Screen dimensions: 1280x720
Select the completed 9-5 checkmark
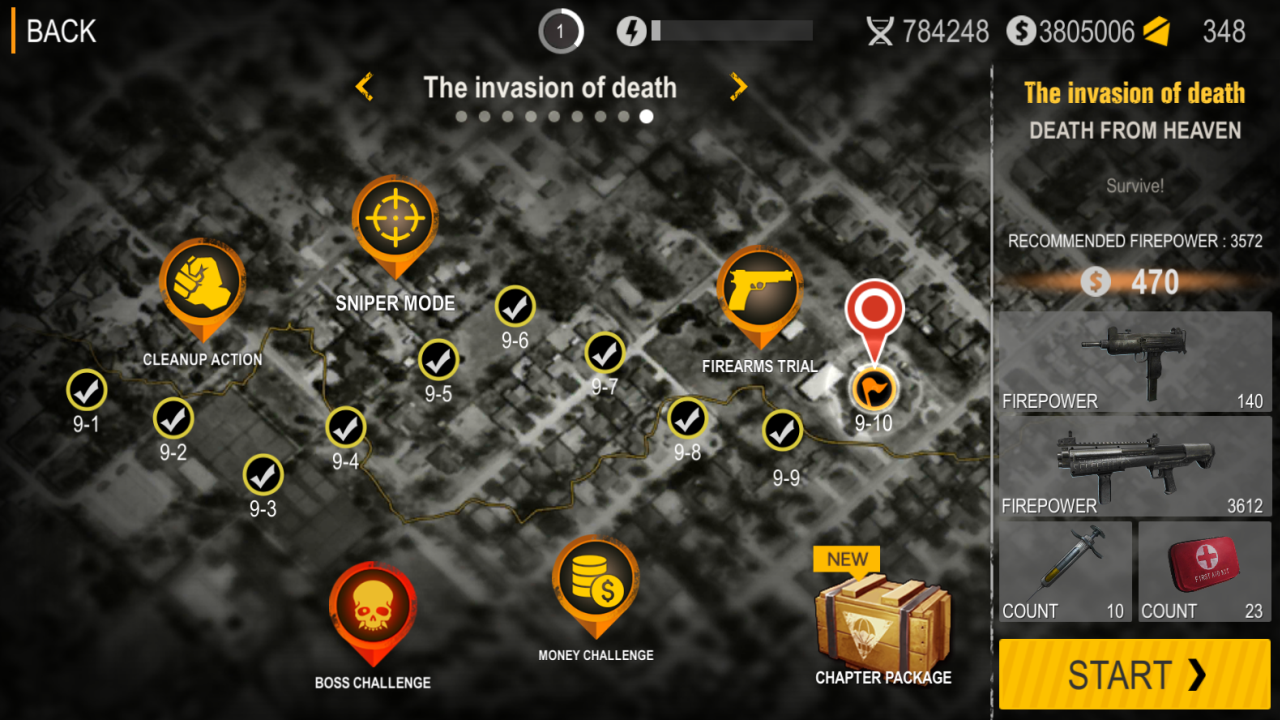pos(438,359)
